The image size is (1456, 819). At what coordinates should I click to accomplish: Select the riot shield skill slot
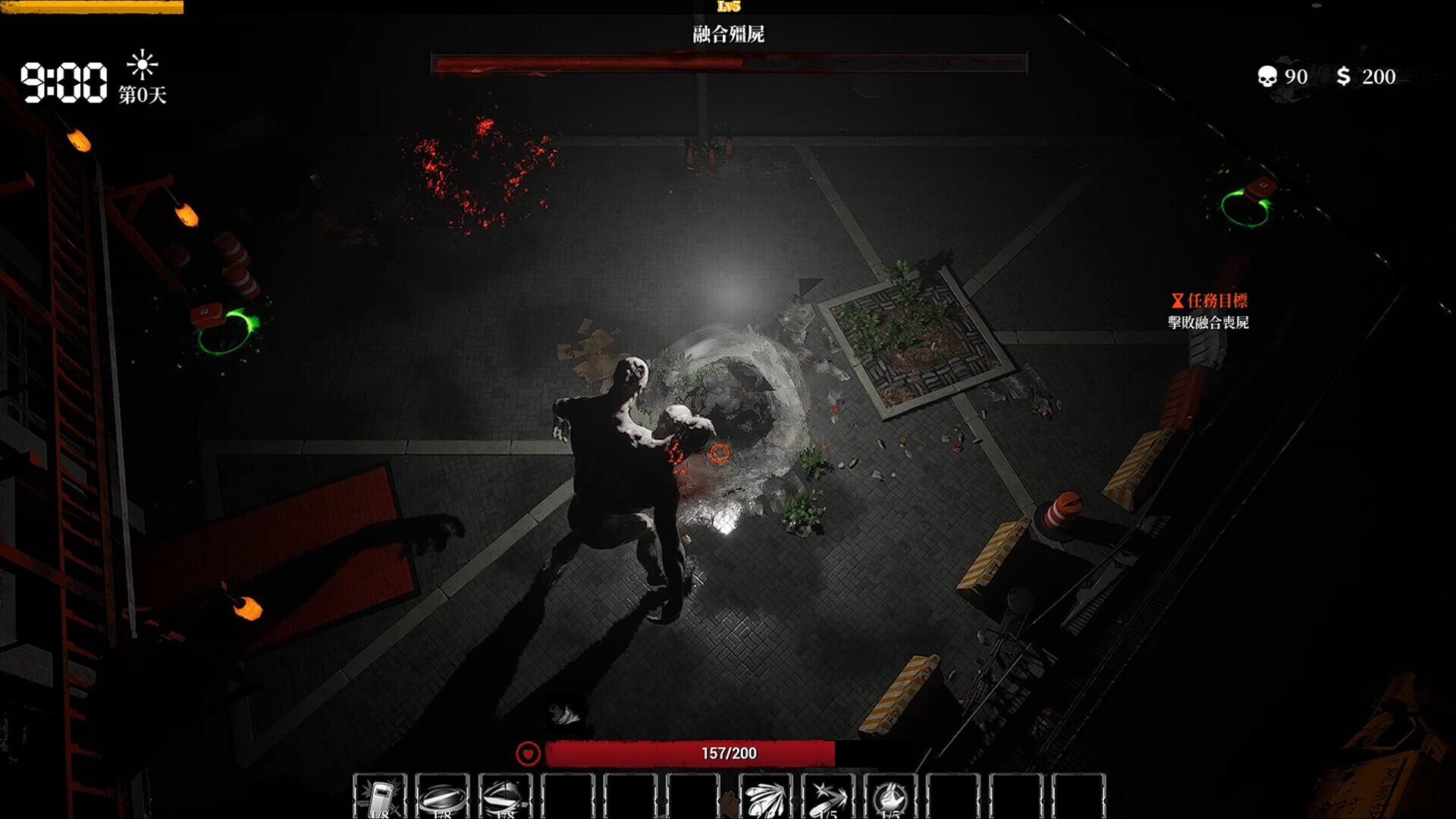click(x=380, y=796)
